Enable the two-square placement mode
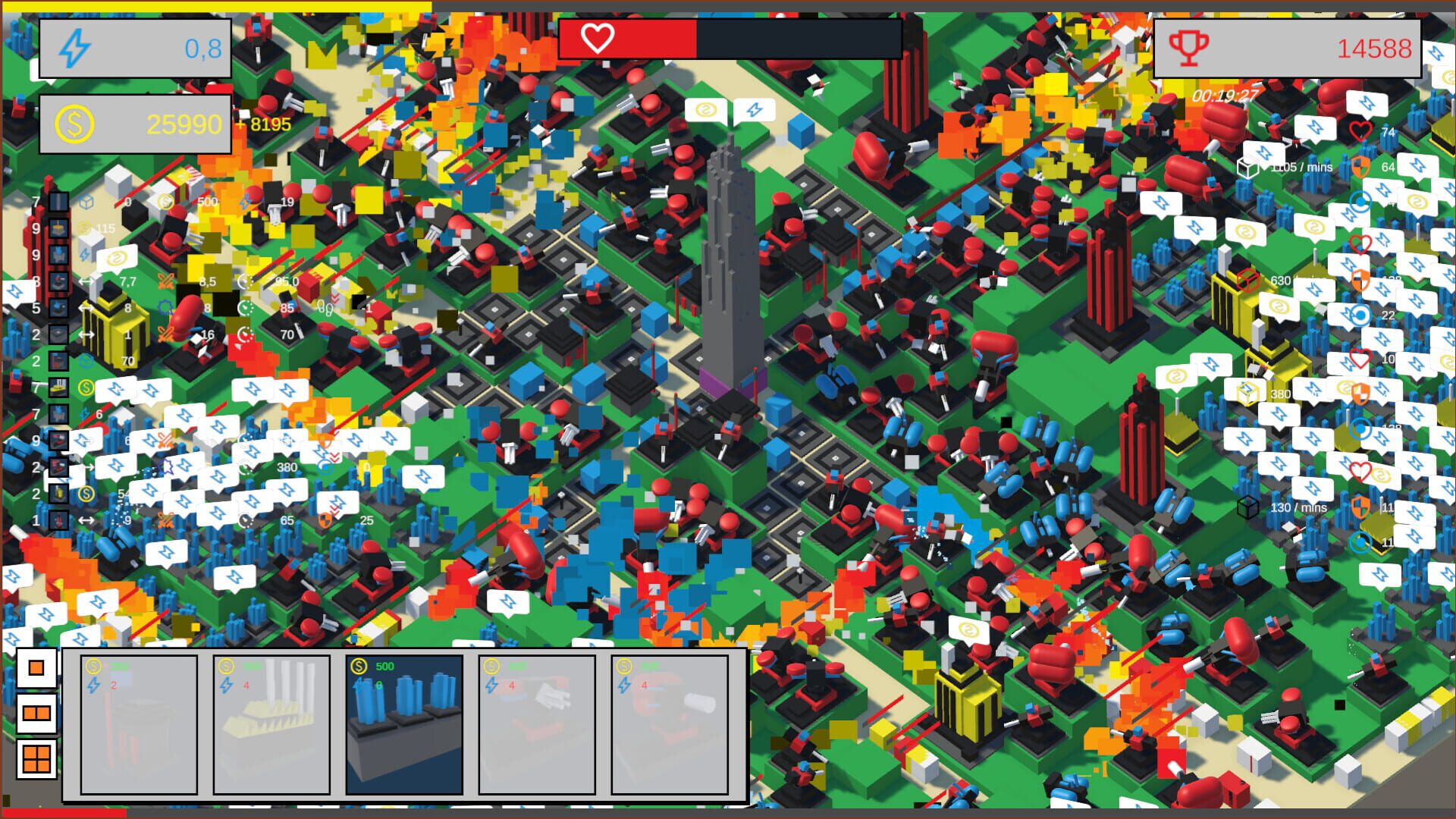This screenshot has height=819, width=1456. coord(36,714)
